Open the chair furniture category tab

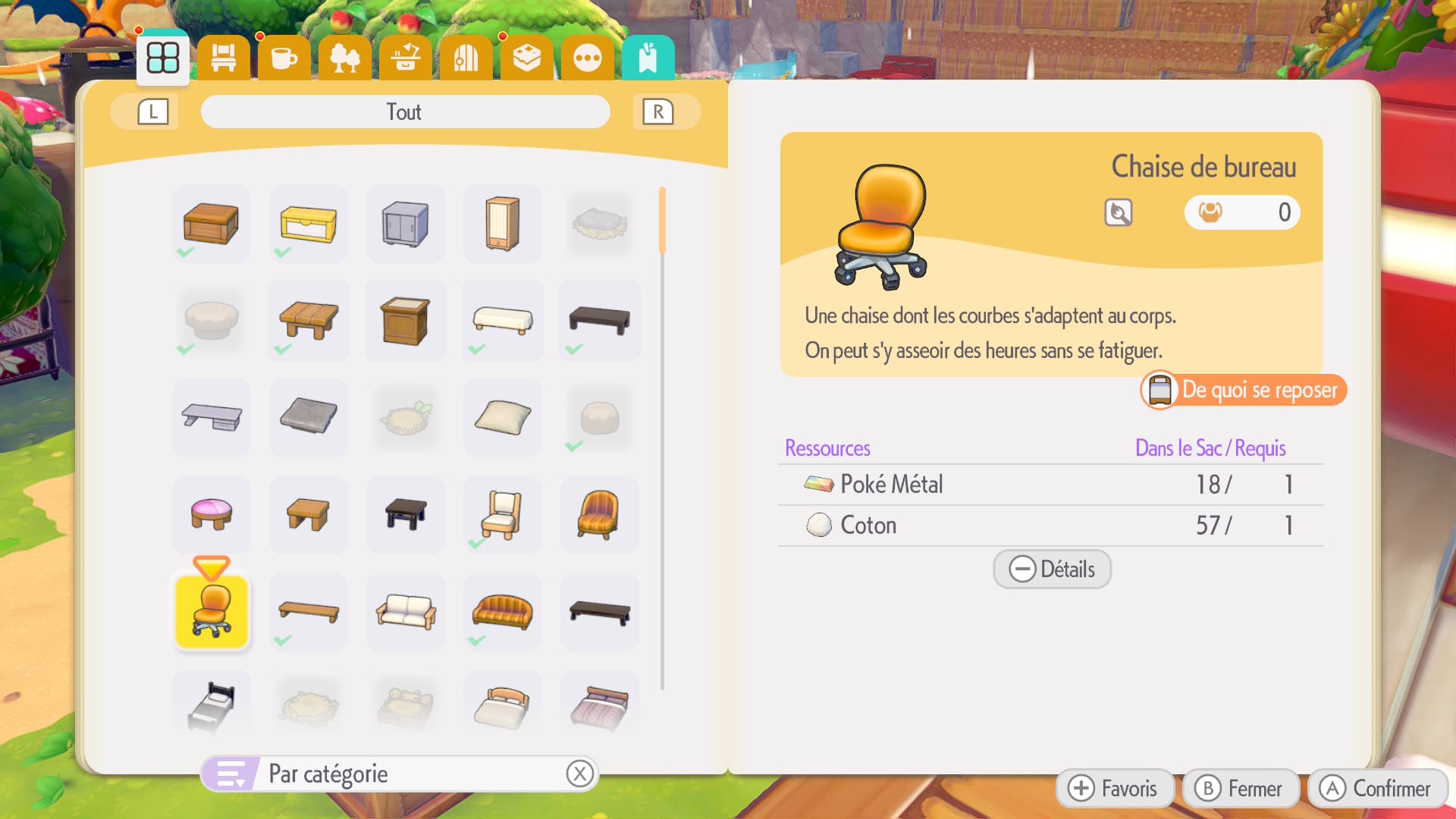tap(224, 58)
